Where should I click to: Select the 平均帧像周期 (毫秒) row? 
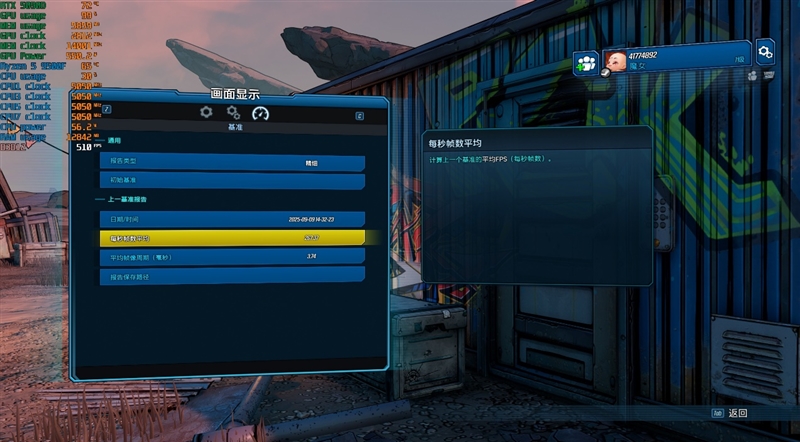[231, 257]
